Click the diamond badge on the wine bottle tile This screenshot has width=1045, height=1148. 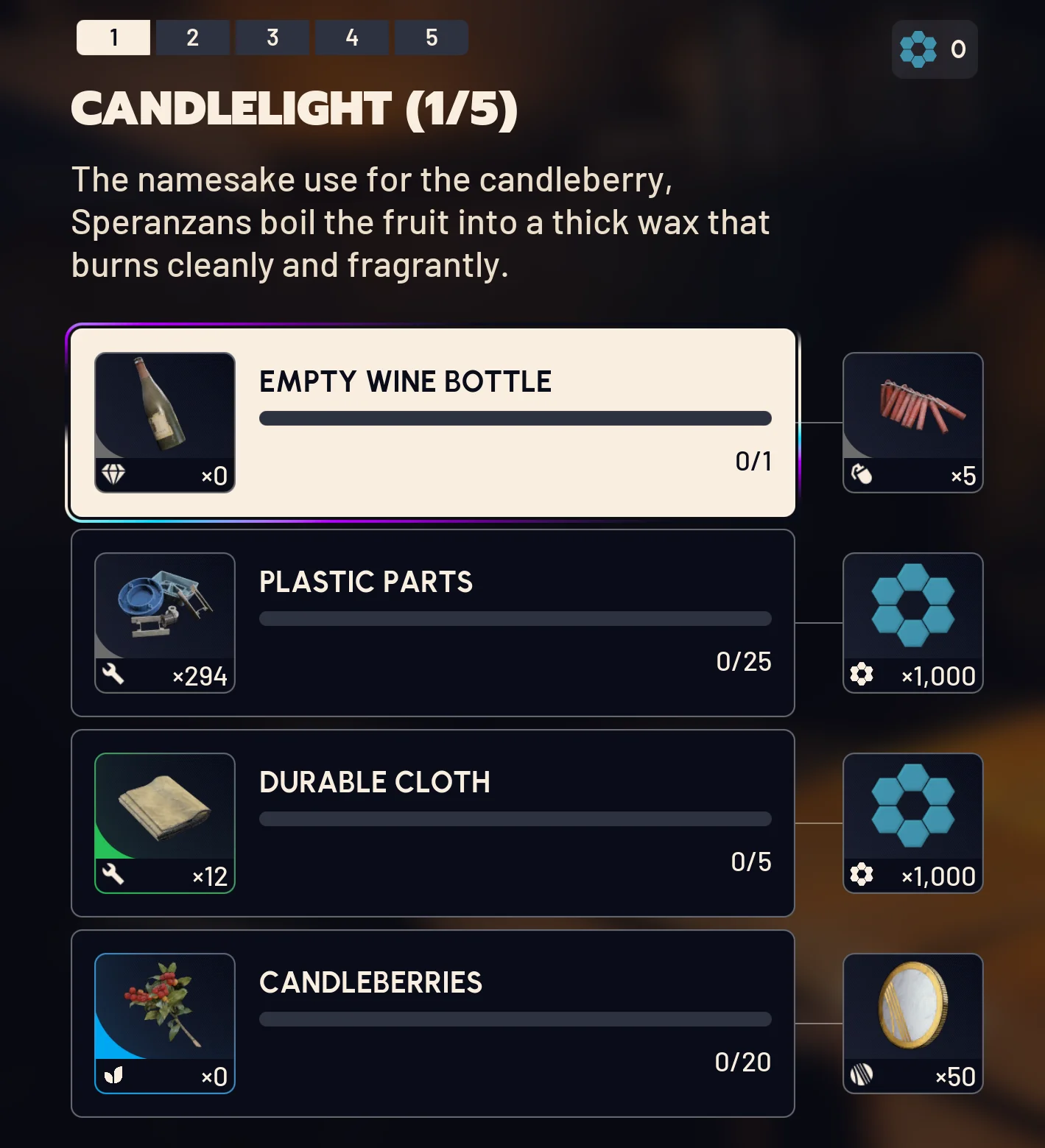tap(114, 476)
